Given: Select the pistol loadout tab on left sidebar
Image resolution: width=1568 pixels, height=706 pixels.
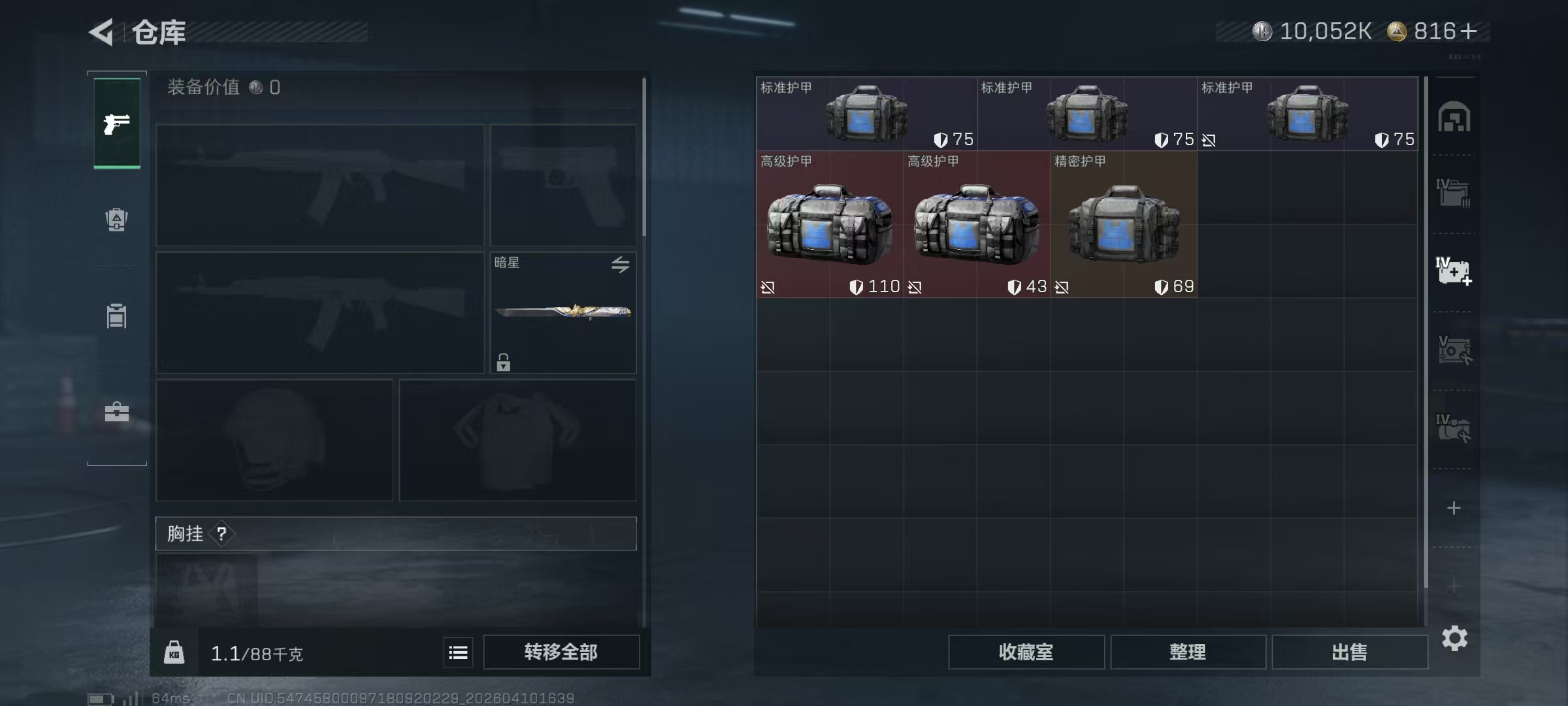Looking at the screenshot, I should click(116, 123).
